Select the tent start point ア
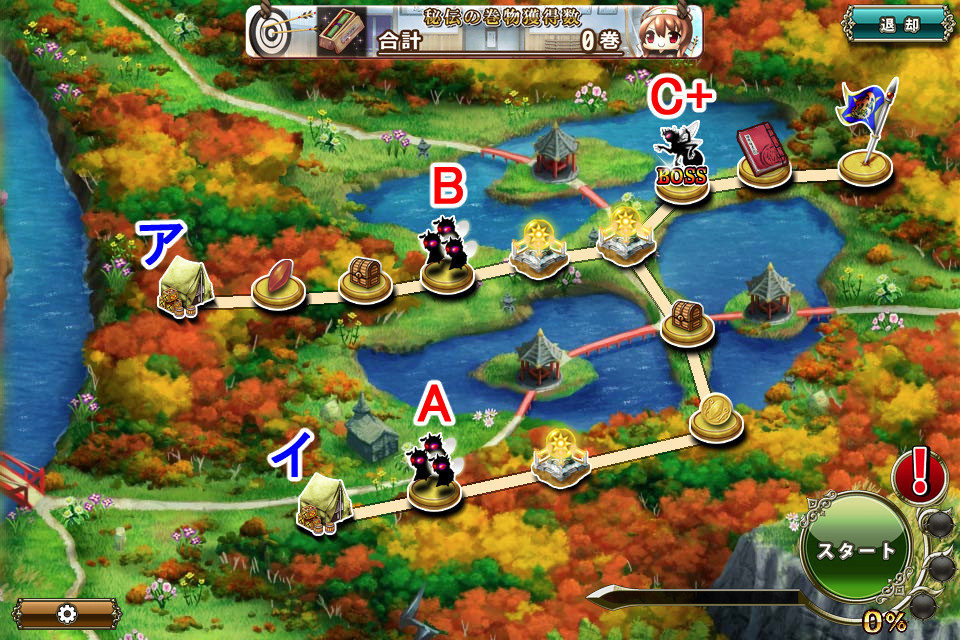This screenshot has width=960, height=640. [x=184, y=287]
